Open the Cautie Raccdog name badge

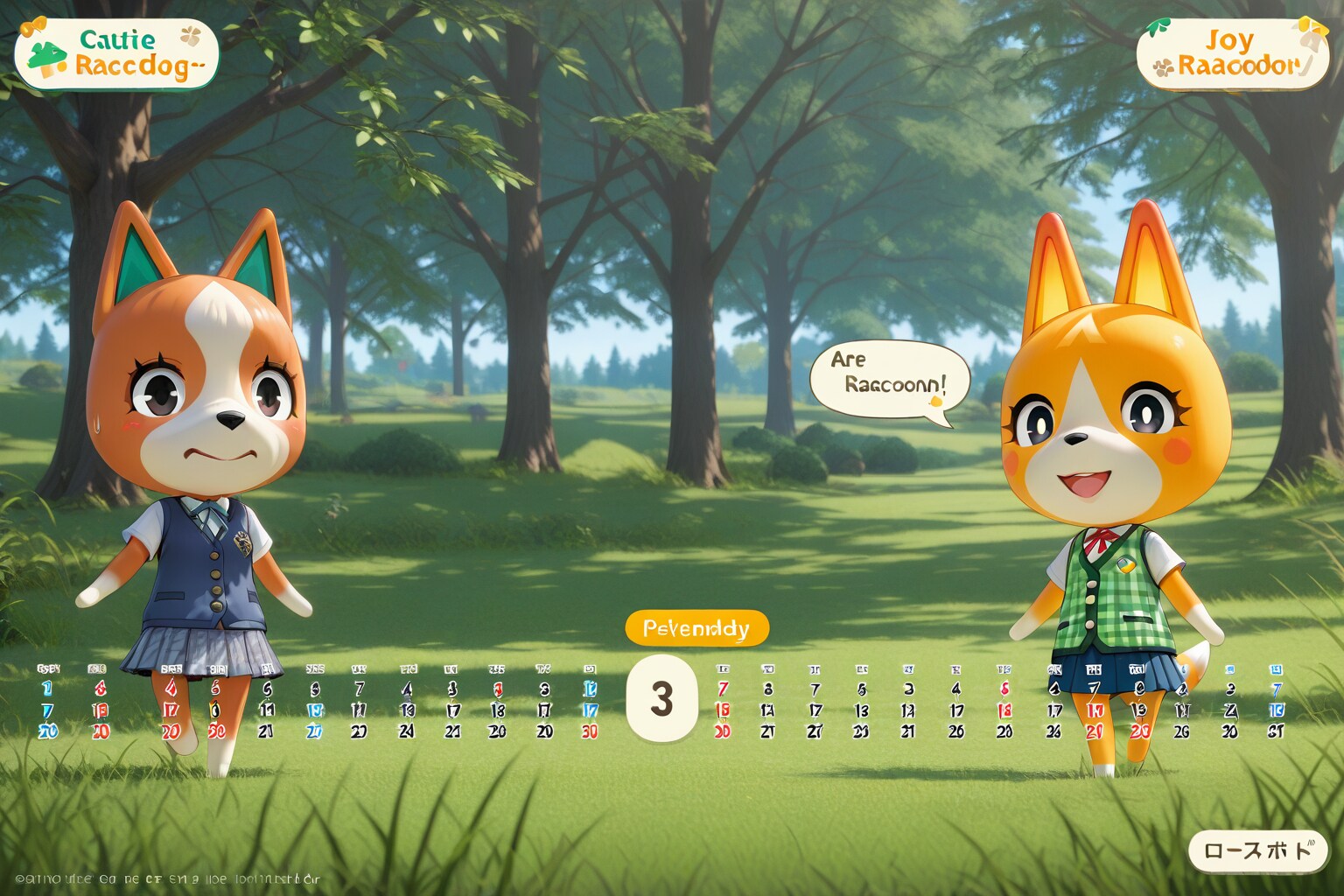[x=116, y=53]
